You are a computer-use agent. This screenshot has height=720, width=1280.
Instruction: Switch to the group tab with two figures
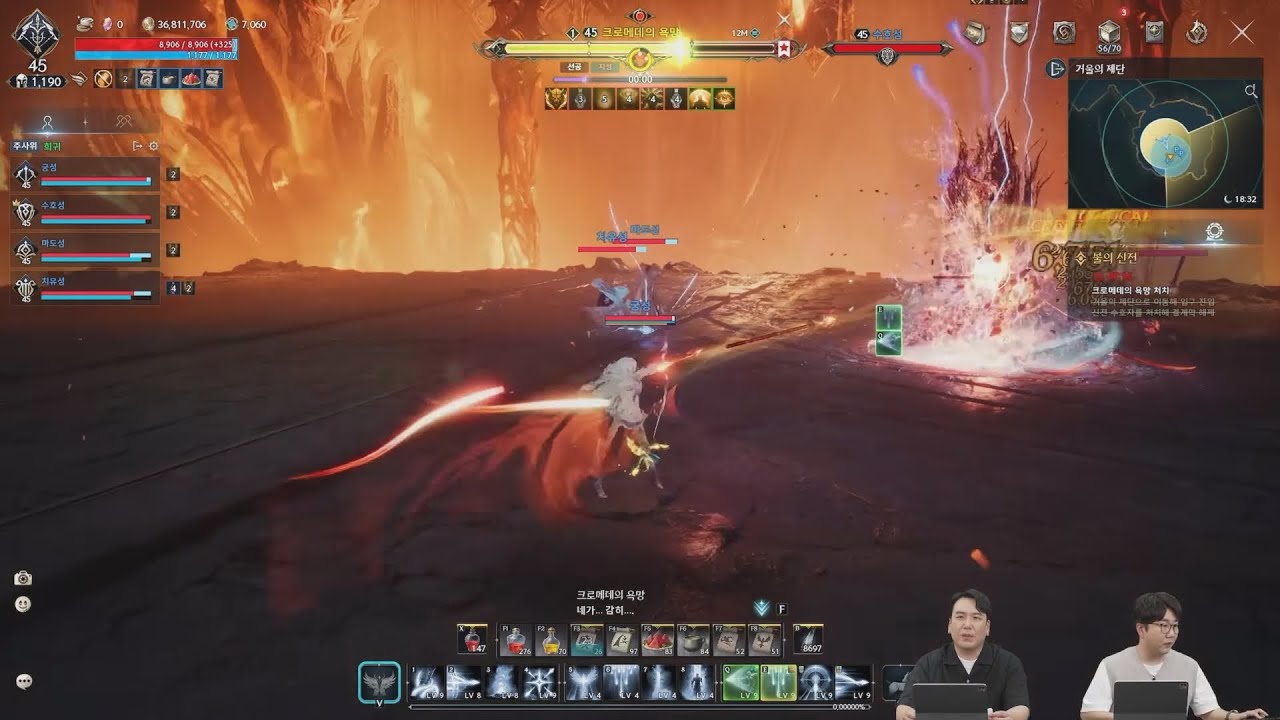(123, 122)
